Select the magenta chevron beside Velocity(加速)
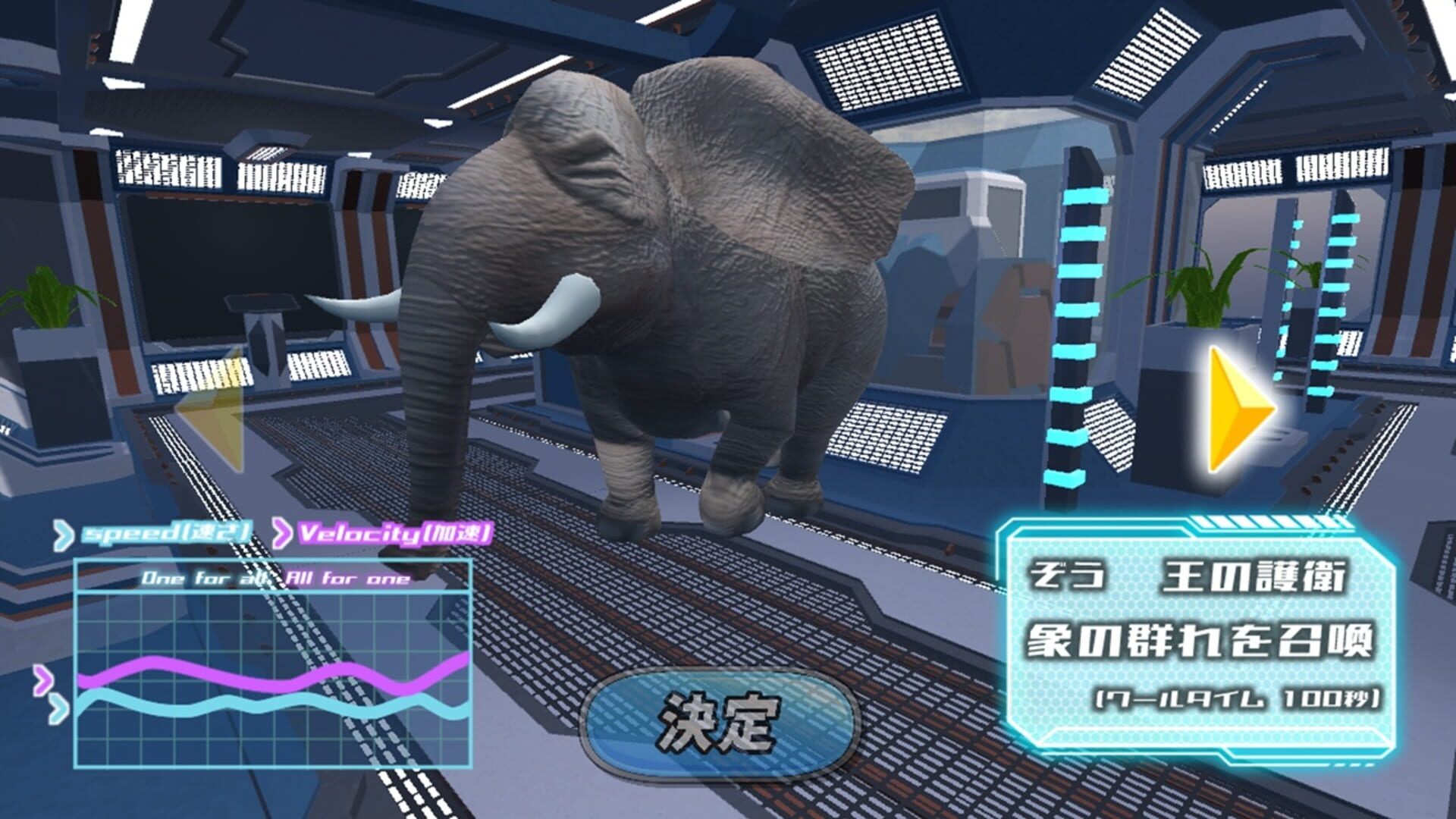This screenshot has height=819, width=1456. tap(281, 533)
